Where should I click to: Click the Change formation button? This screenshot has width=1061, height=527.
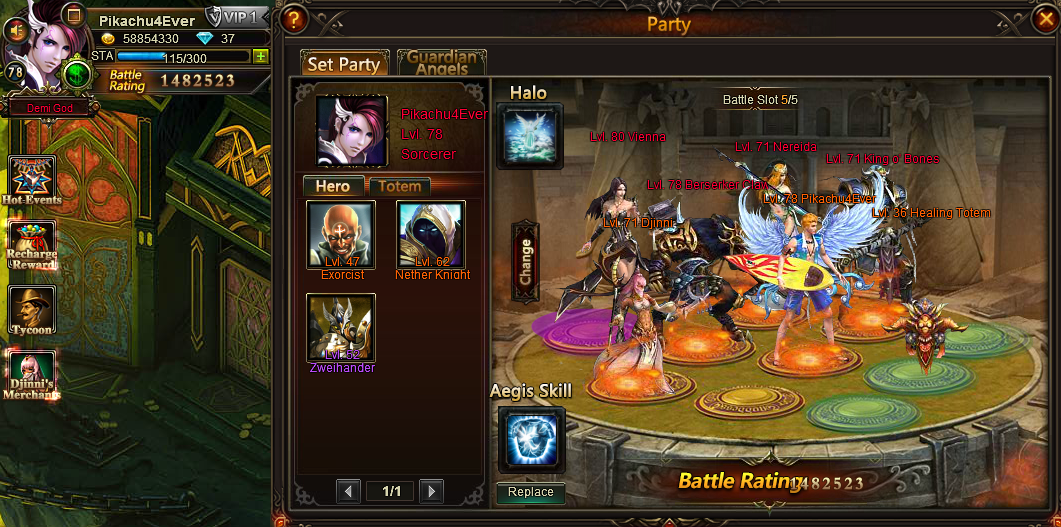coord(525,262)
